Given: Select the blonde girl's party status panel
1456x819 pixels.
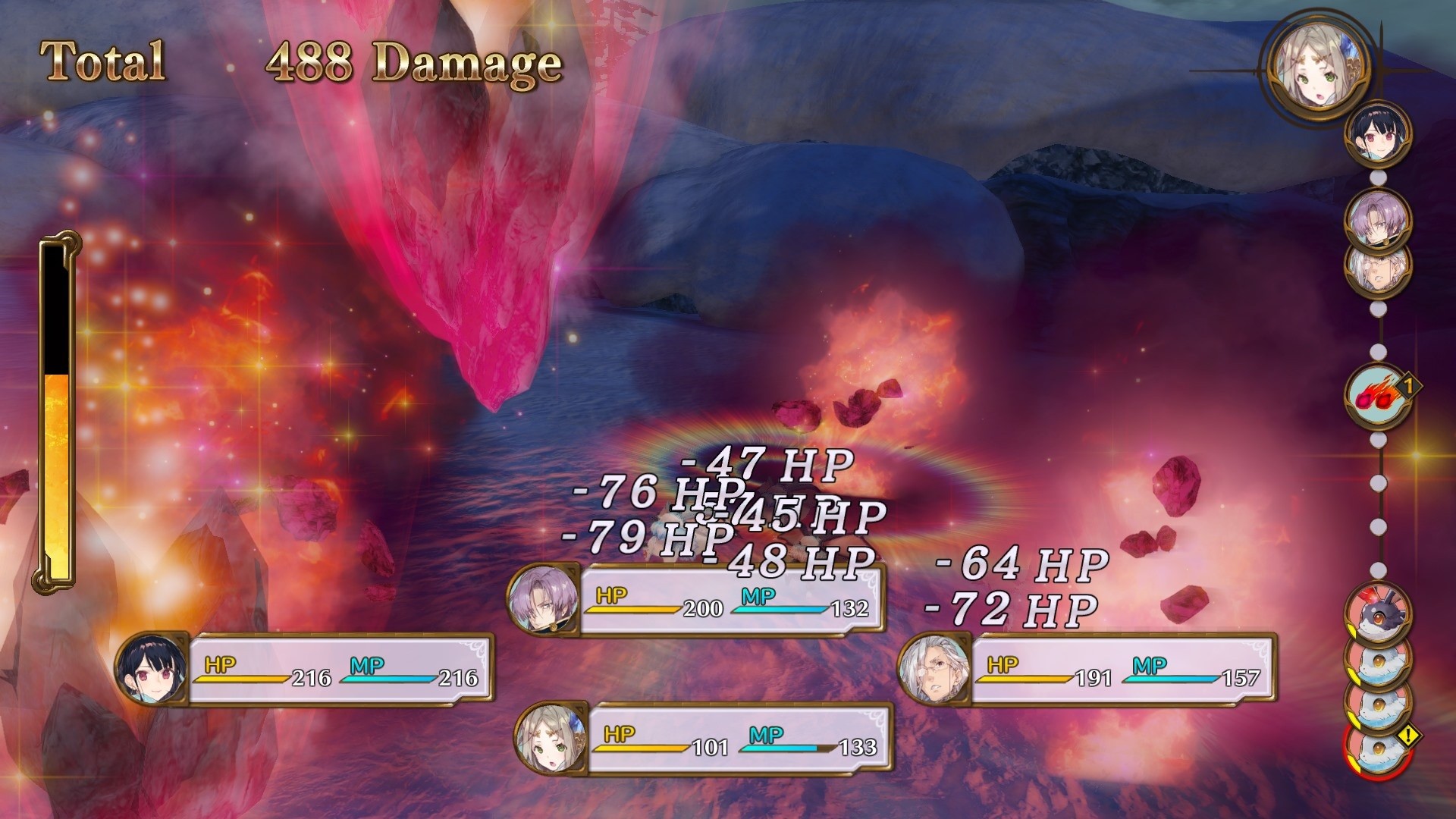Looking at the screenshot, I should [704, 739].
